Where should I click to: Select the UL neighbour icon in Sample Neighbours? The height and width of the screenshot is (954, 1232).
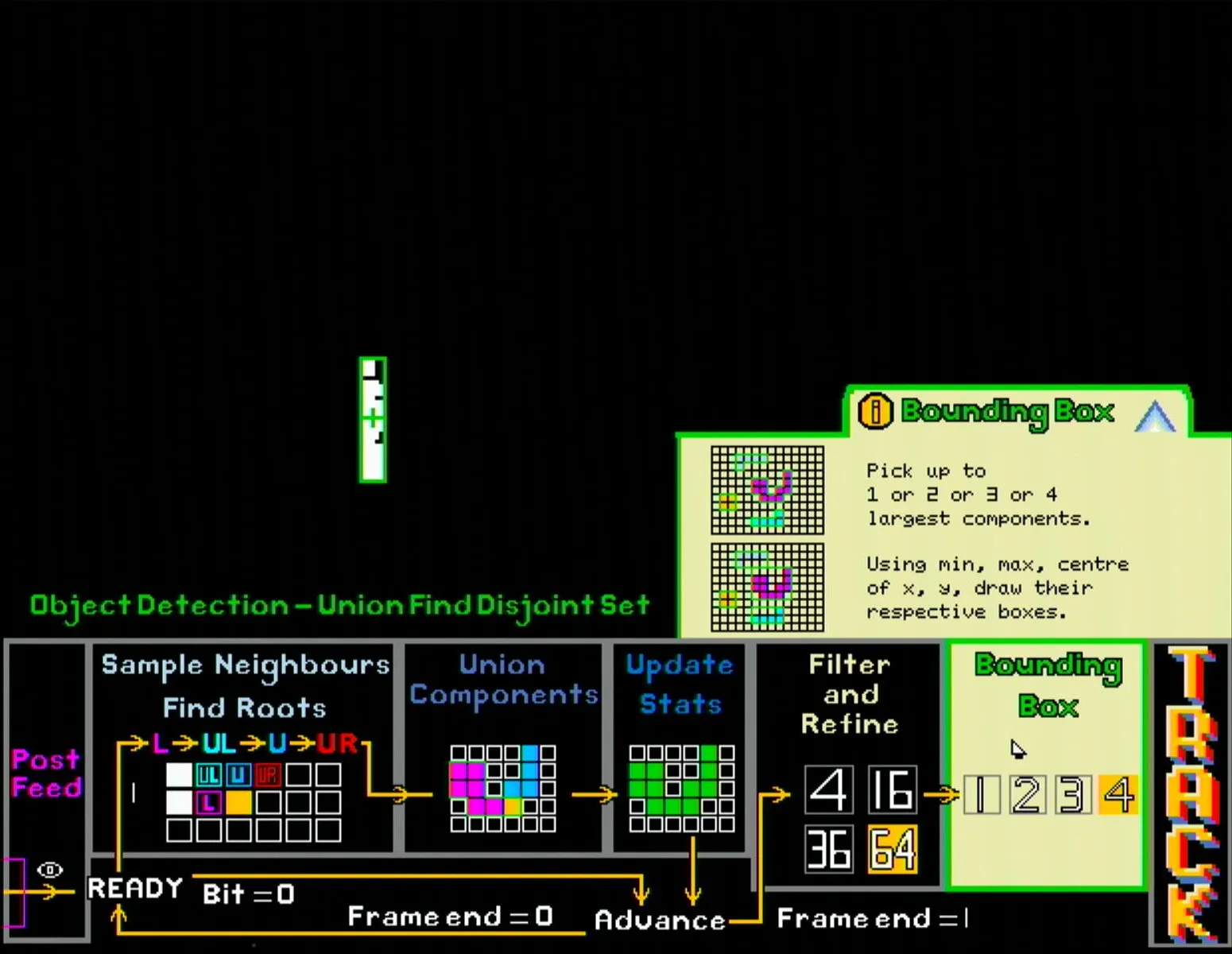point(210,773)
